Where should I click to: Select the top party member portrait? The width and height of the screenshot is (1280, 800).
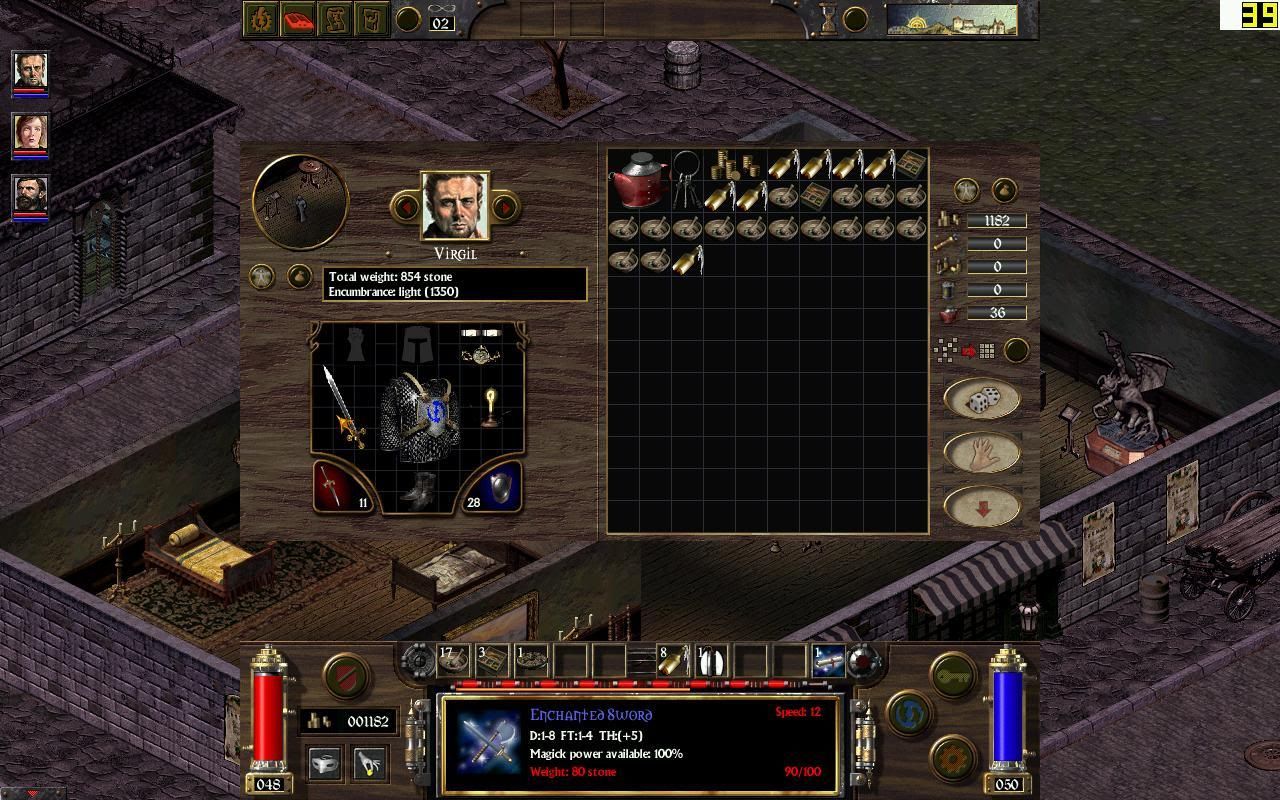click(30, 71)
